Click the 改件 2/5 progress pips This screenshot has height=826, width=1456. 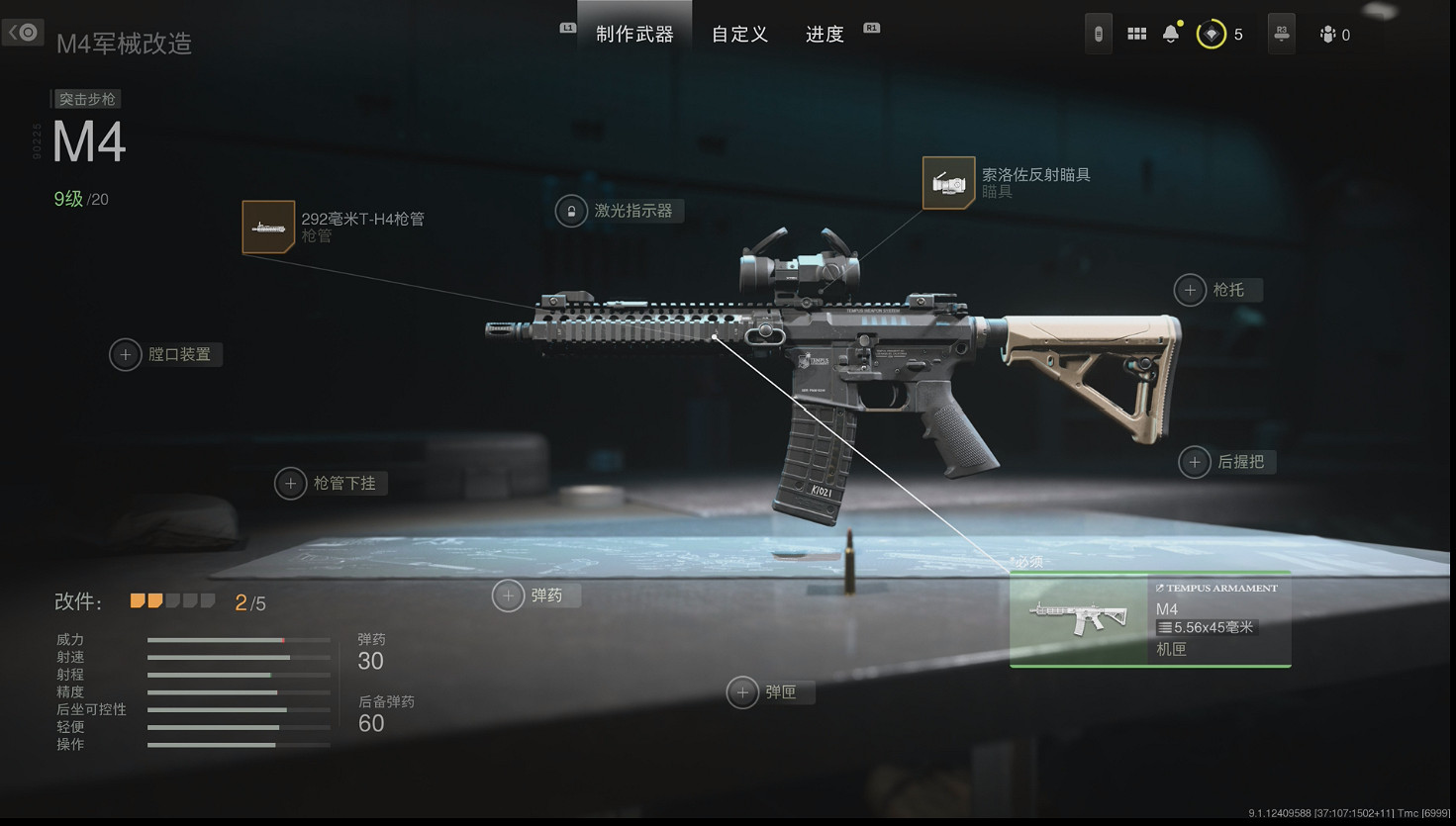173,599
